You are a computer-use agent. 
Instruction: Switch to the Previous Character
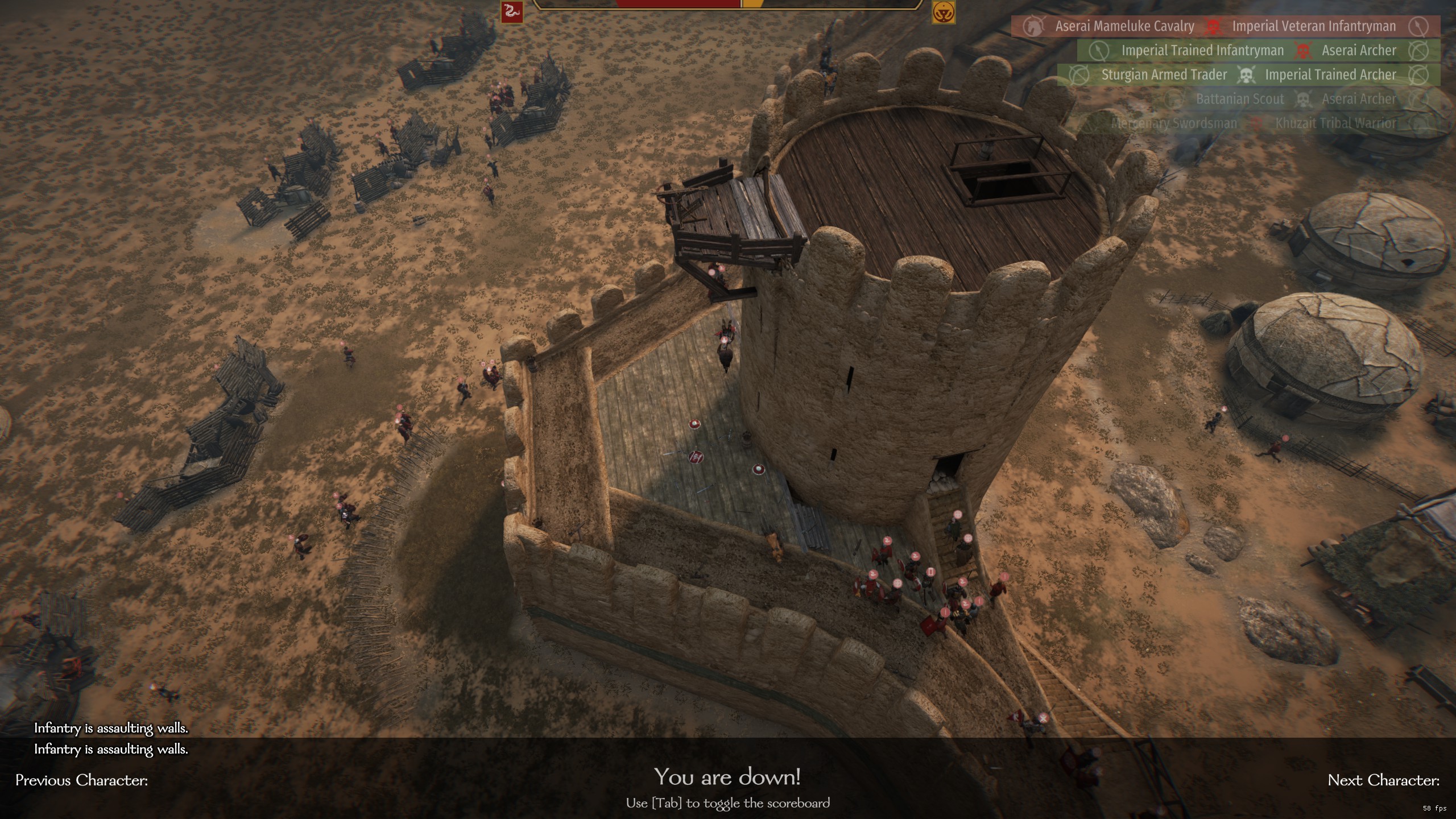coord(82,780)
